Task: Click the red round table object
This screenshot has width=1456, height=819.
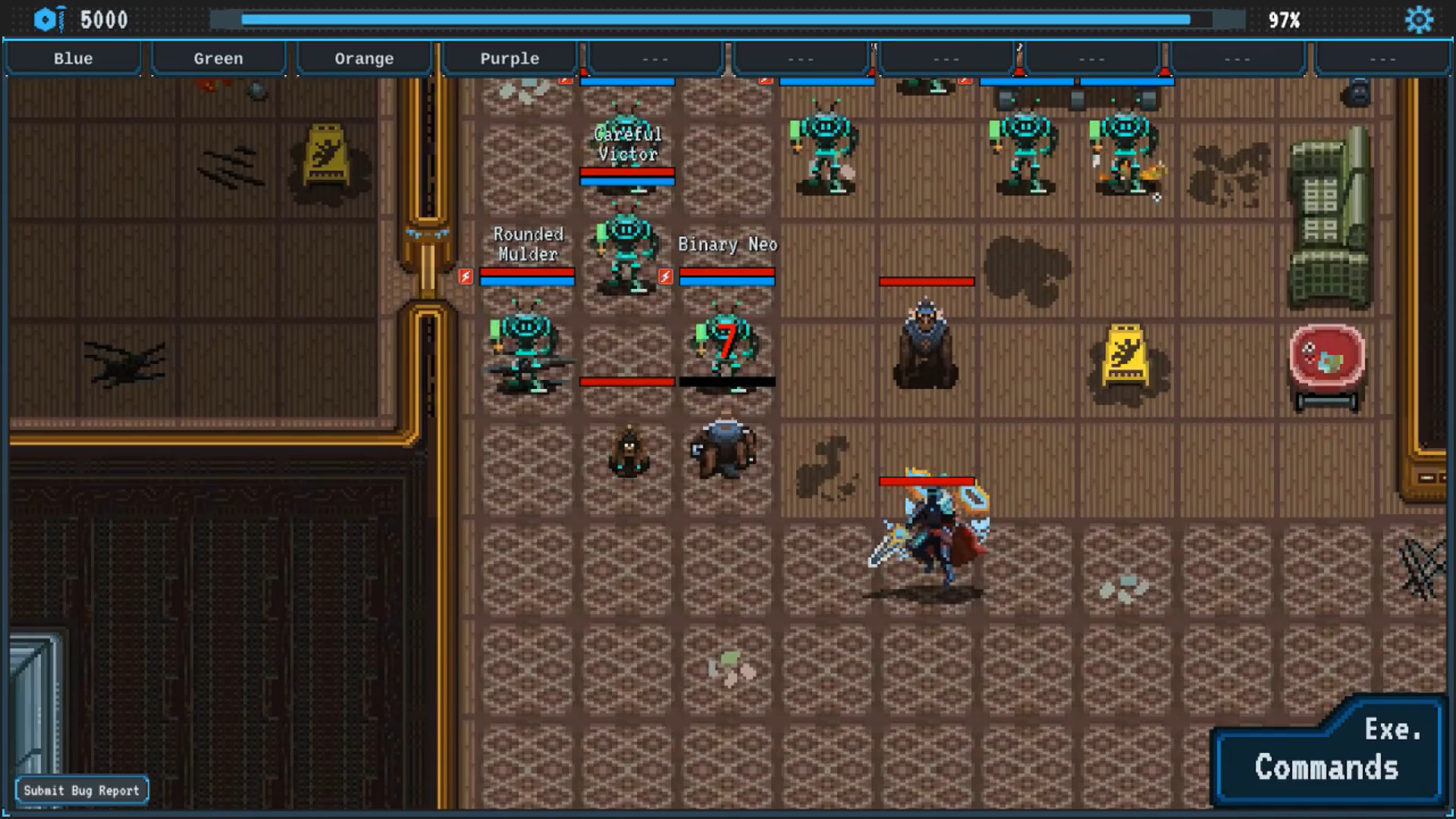Action: tap(1327, 364)
